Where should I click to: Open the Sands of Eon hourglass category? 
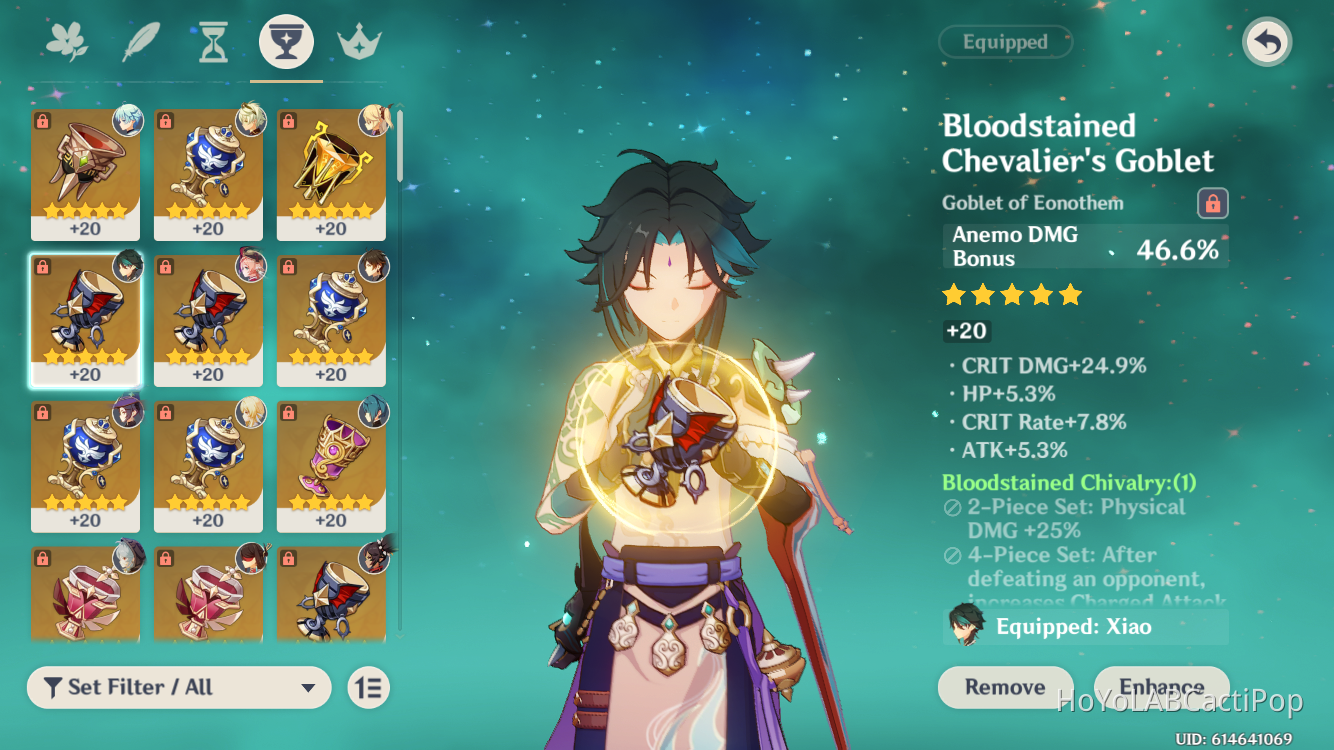(x=213, y=40)
